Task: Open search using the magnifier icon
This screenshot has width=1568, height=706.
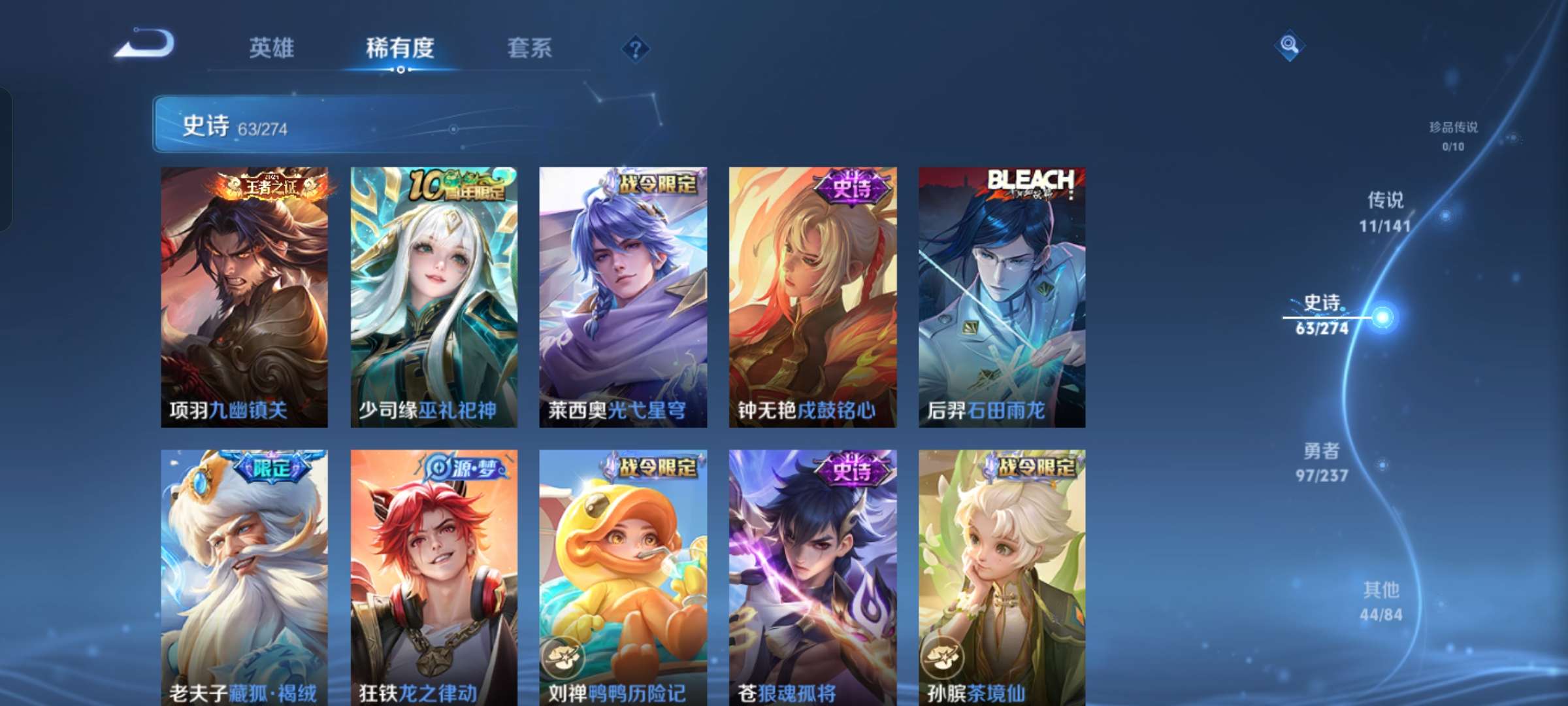Action: pyautogui.click(x=1289, y=44)
